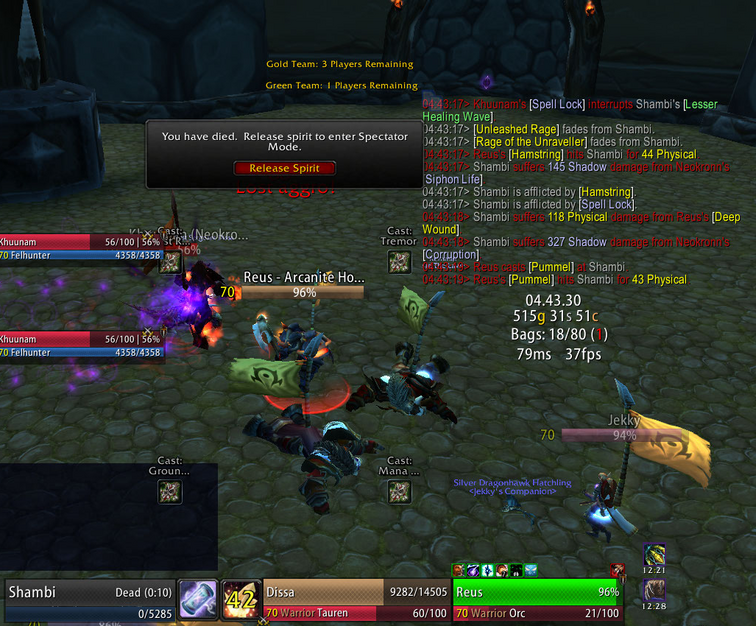Click the buff icon with 12:21 timer
This screenshot has height=626, width=756.
click(654, 555)
